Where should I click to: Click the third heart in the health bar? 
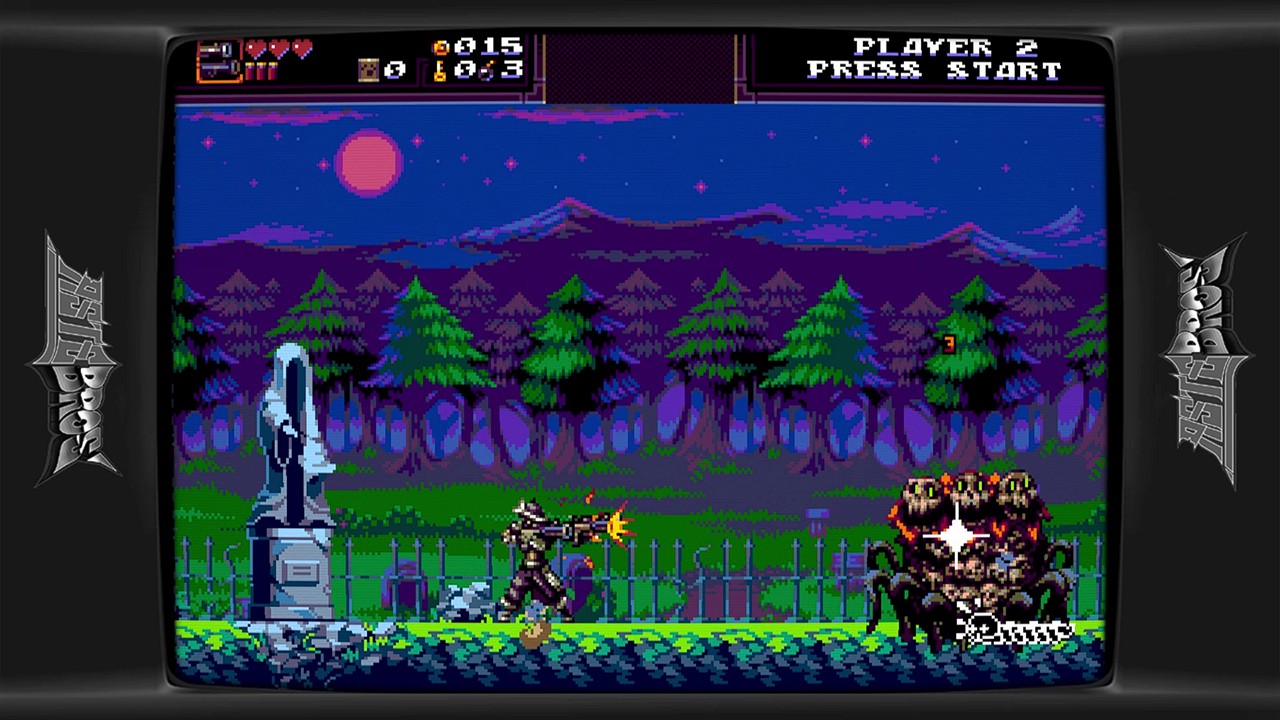[x=301, y=48]
